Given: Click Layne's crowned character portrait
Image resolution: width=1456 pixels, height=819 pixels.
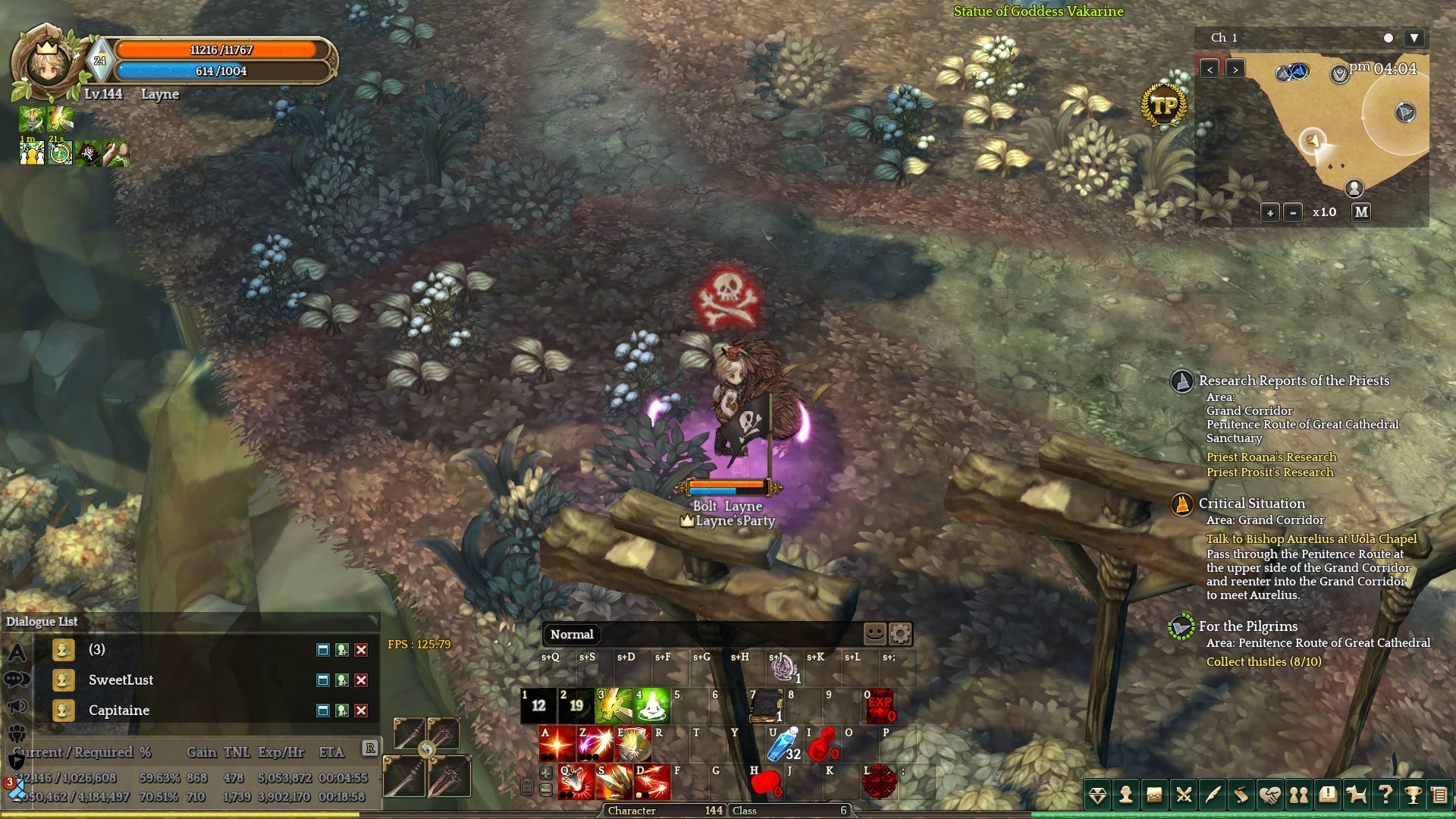Looking at the screenshot, I should tap(47, 64).
